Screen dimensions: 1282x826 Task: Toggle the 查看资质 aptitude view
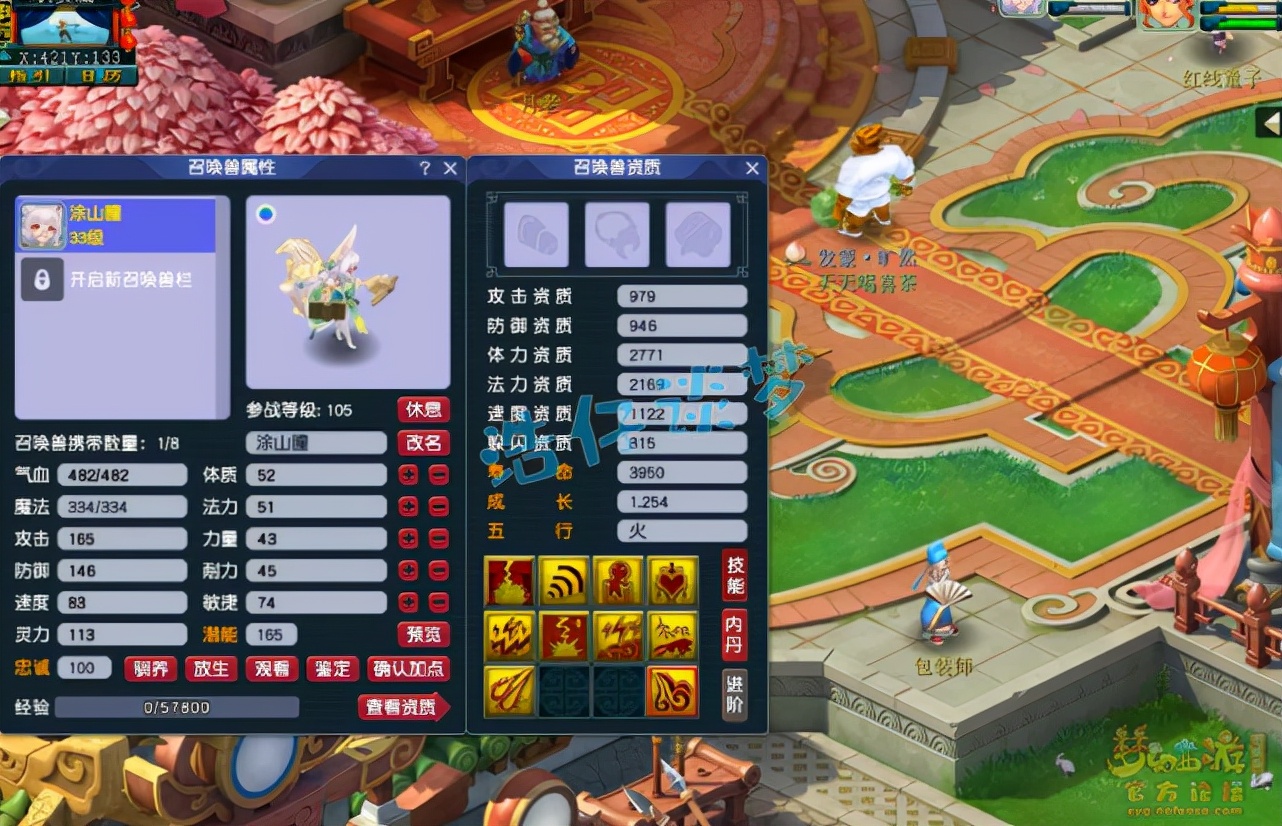(403, 707)
